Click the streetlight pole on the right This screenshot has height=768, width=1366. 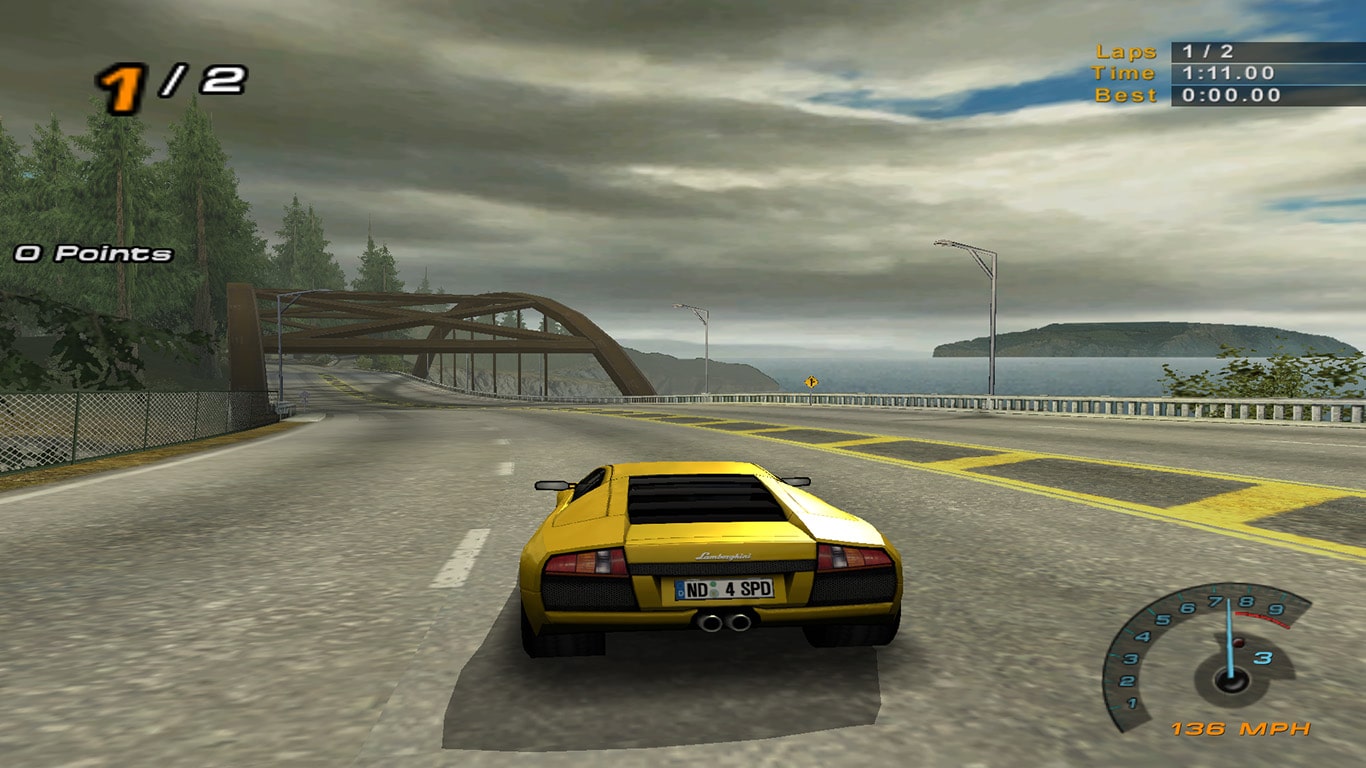pos(993,320)
